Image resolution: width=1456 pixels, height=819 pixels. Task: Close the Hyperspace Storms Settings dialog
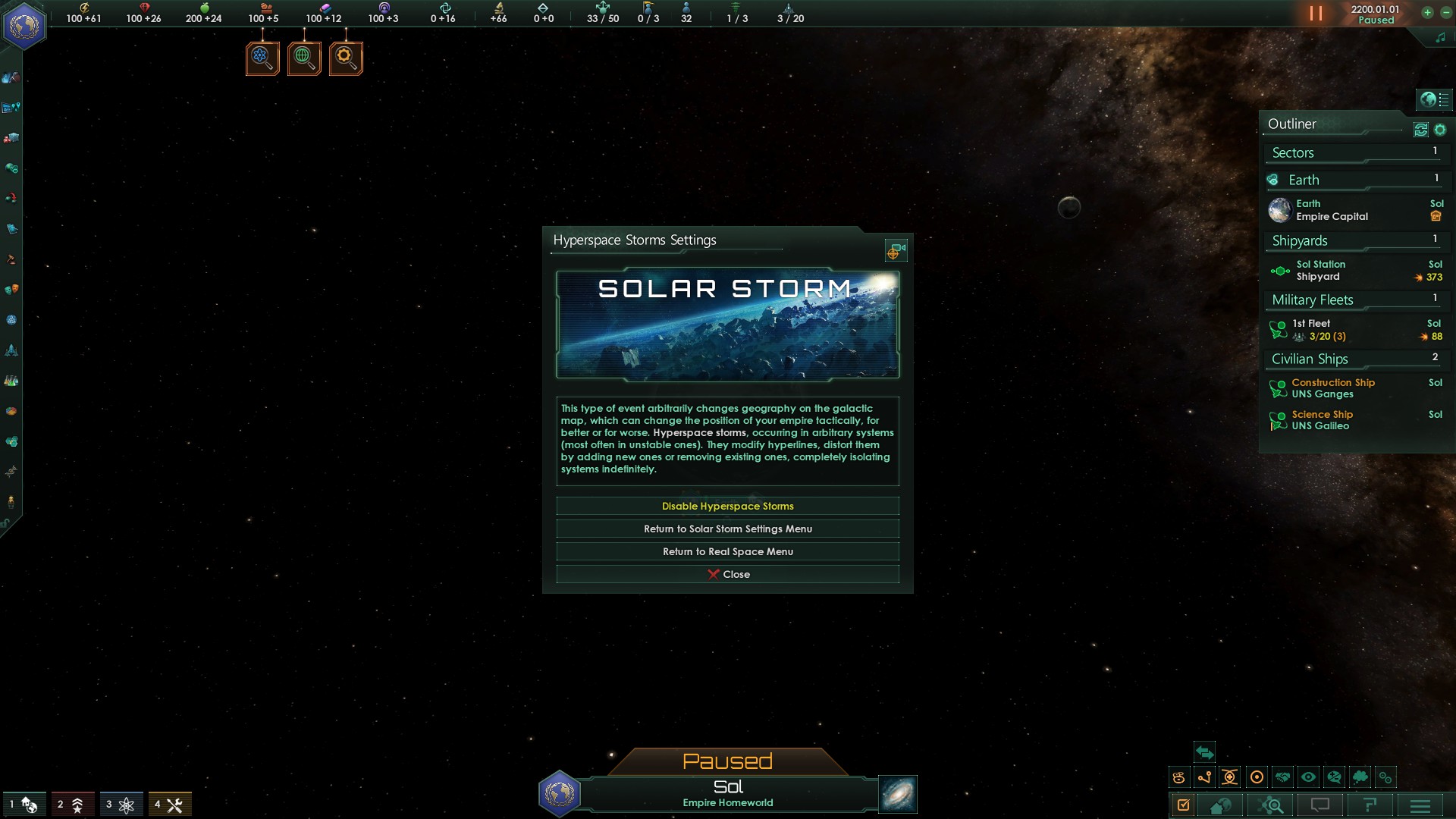pyautogui.click(x=727, y=574)
